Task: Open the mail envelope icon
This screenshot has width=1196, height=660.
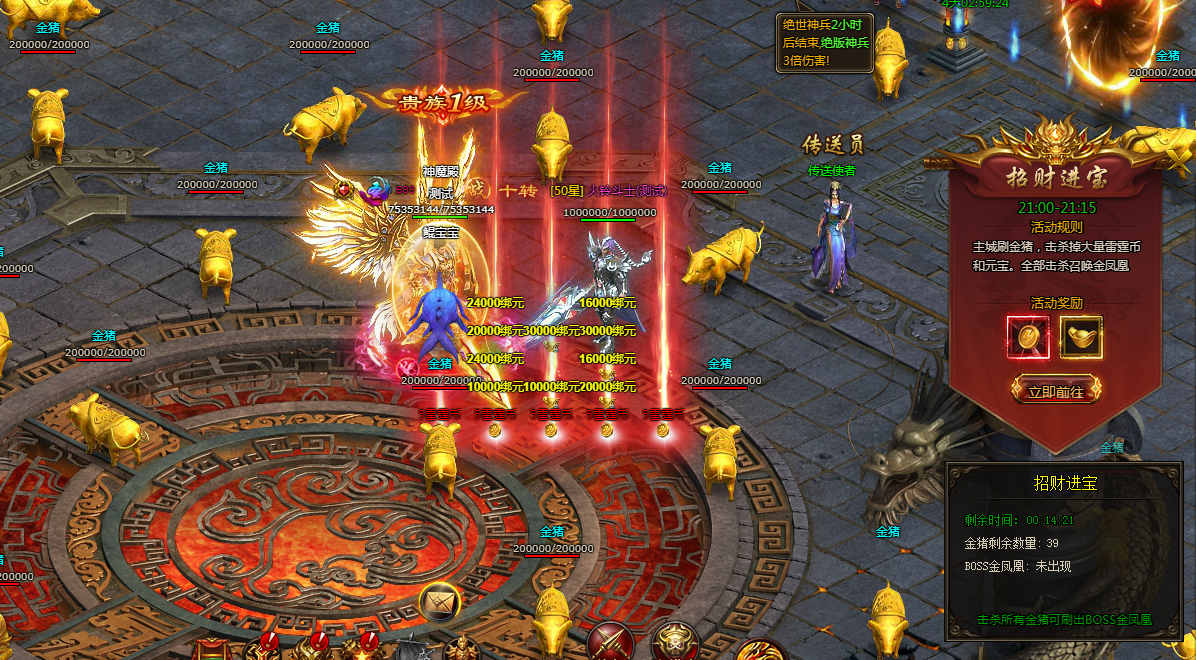Action: click(x=438, y=601)
